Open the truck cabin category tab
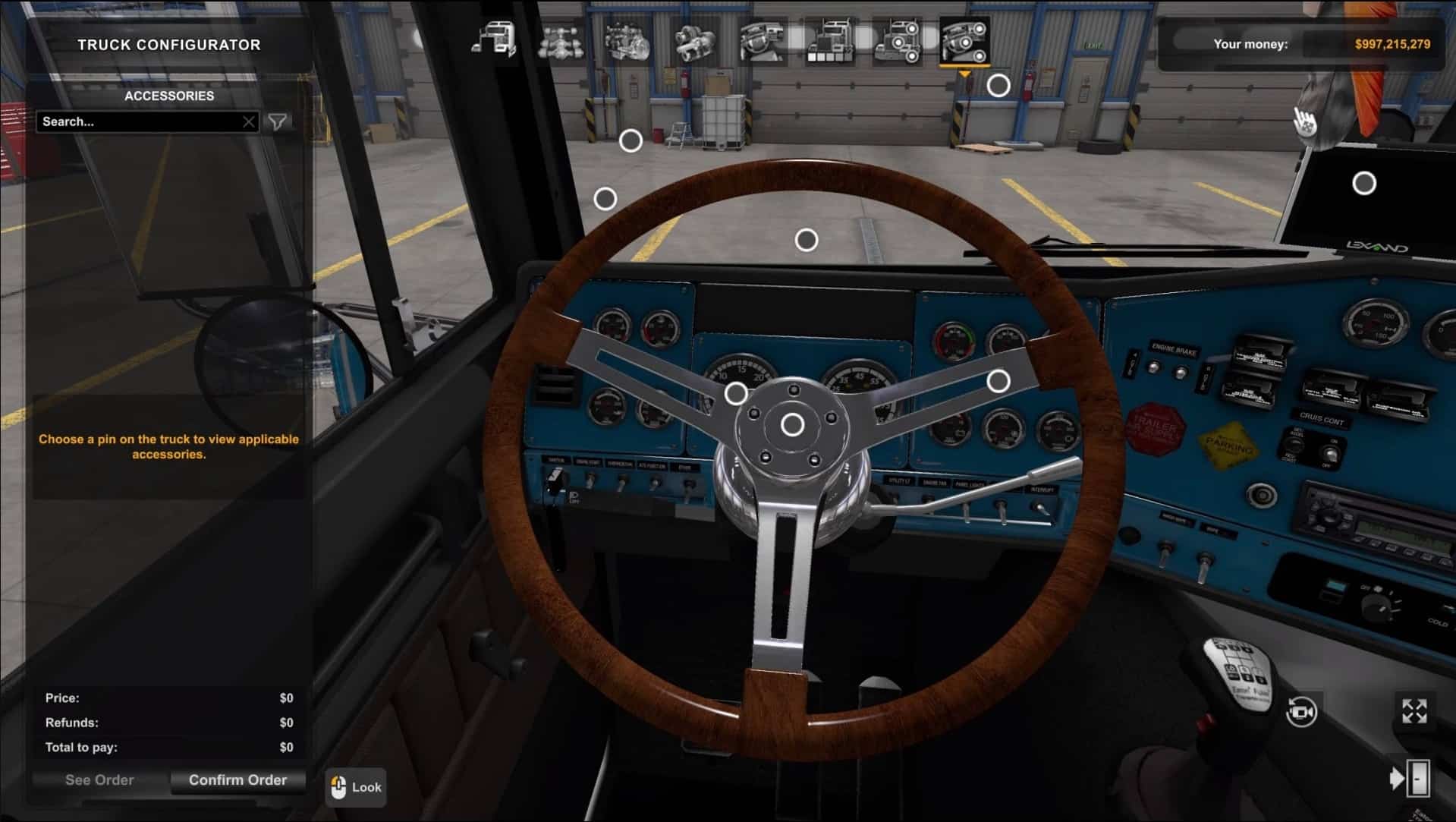The height and width of the screenshot is (822, 1456). [495, 41]
